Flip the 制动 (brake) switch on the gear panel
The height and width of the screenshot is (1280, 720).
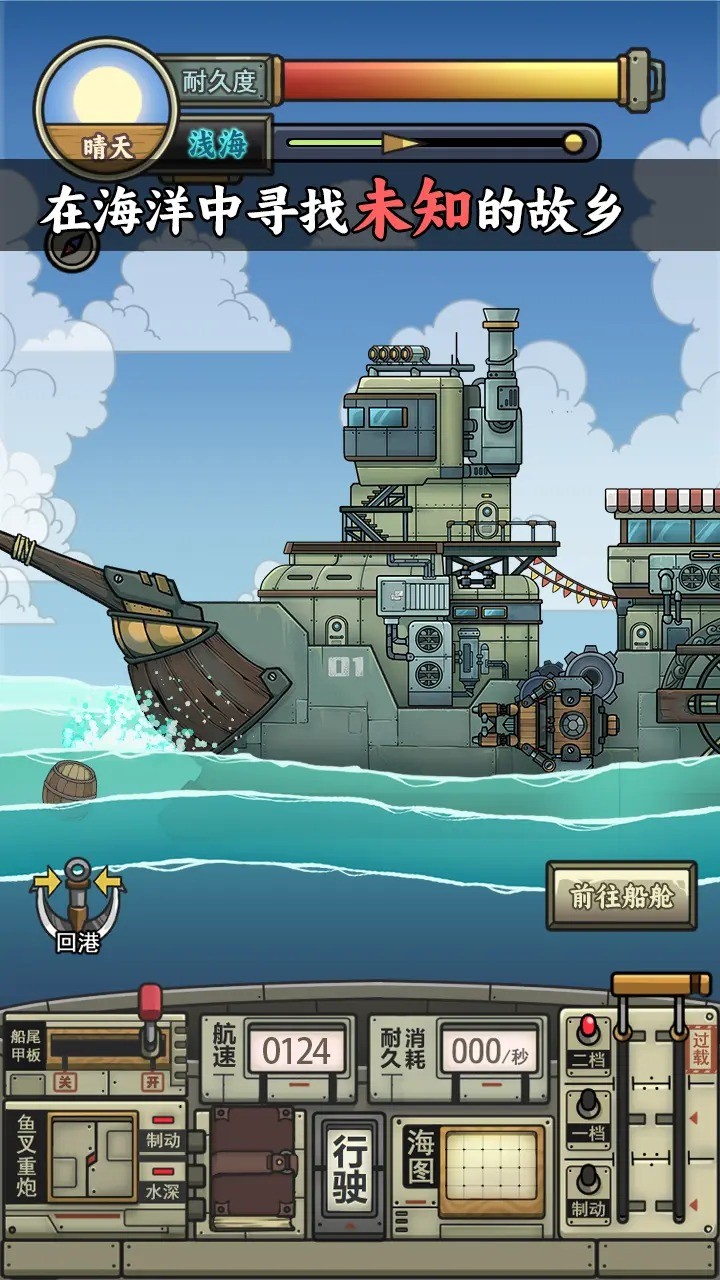pyautogui.click(x=589, y=1190)
